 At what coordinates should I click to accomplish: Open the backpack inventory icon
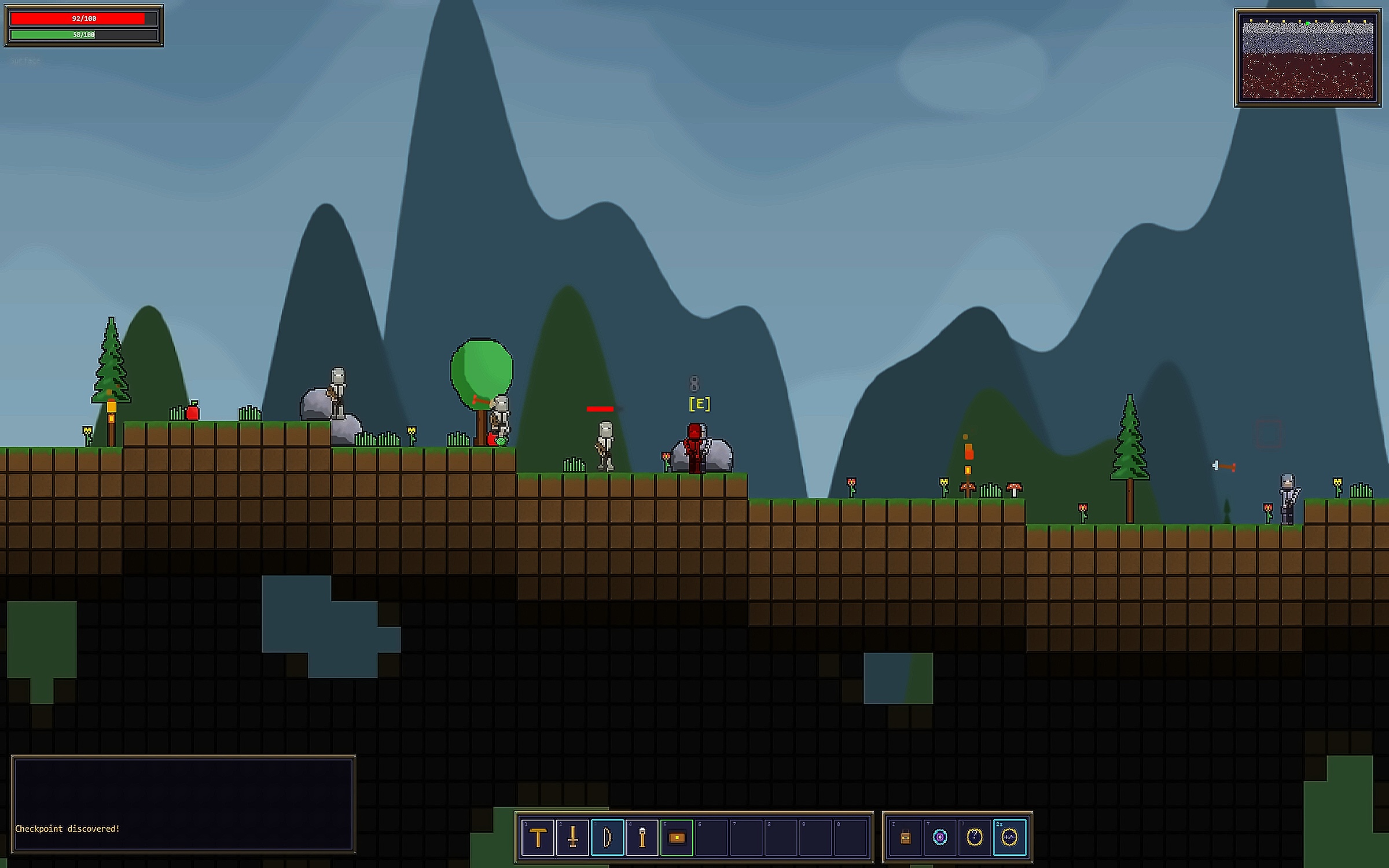(906, 837)
